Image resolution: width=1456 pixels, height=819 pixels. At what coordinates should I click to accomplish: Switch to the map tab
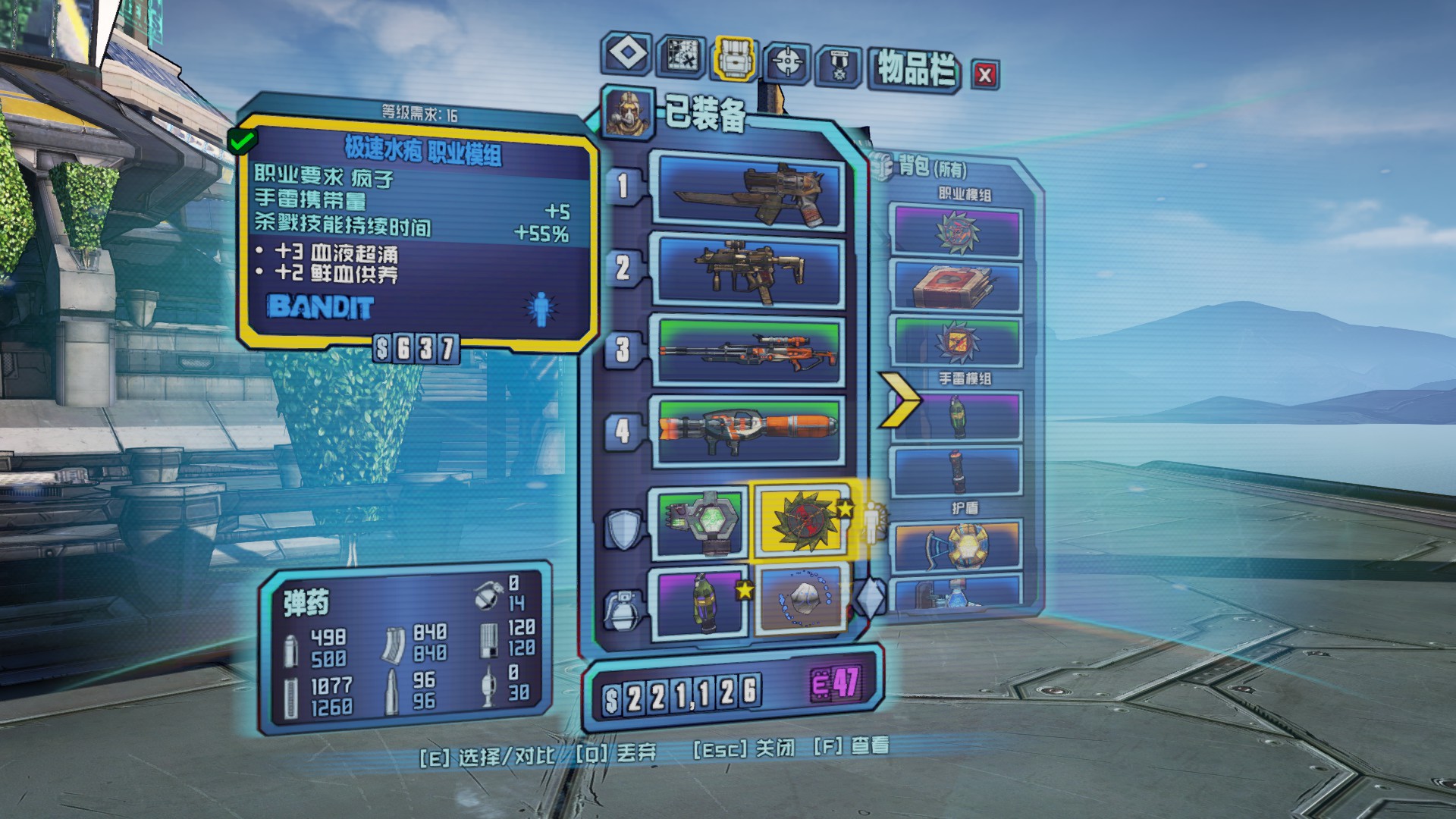(x=680, y=55)
